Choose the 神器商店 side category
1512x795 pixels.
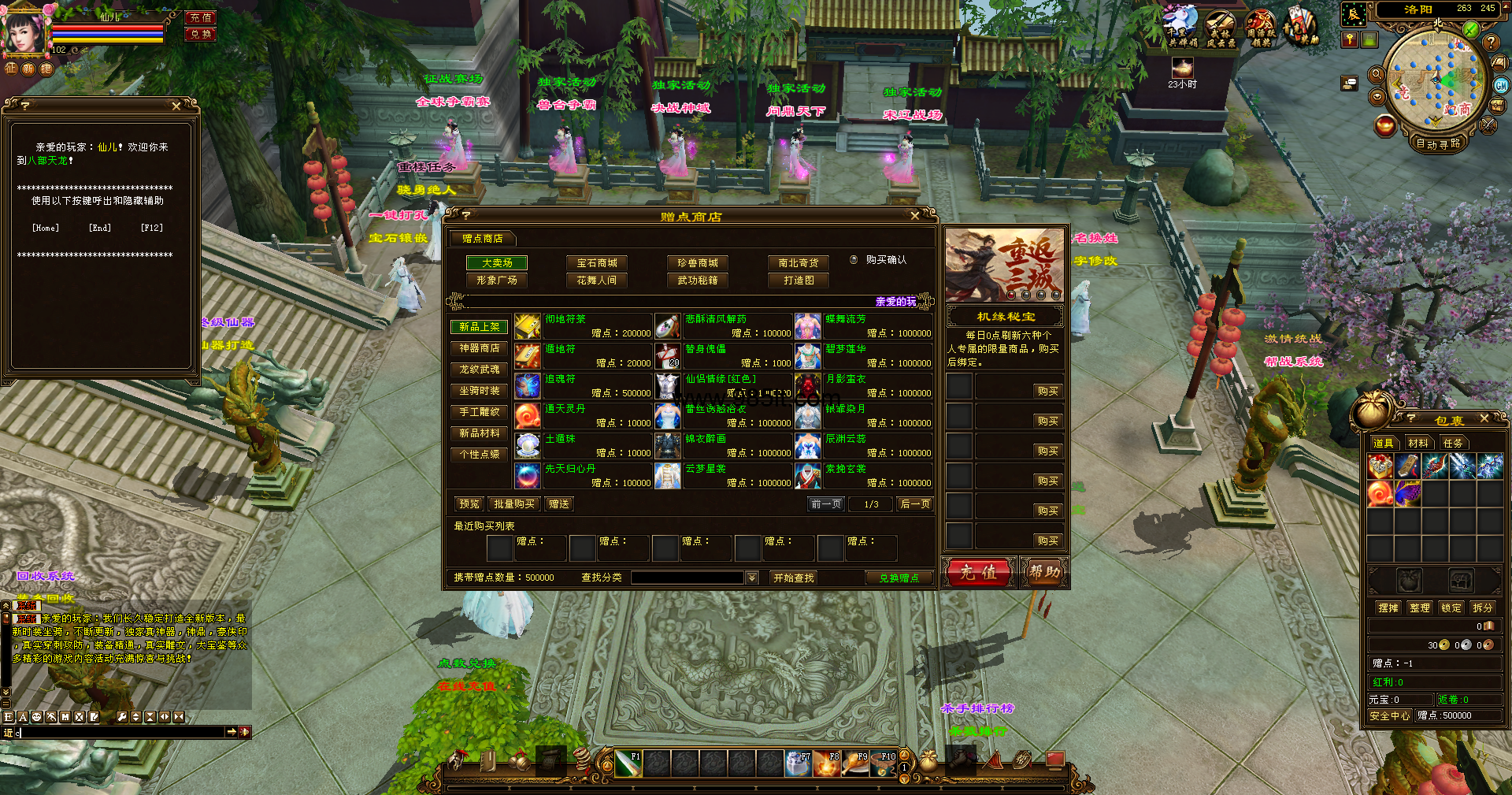pos(480,348)
